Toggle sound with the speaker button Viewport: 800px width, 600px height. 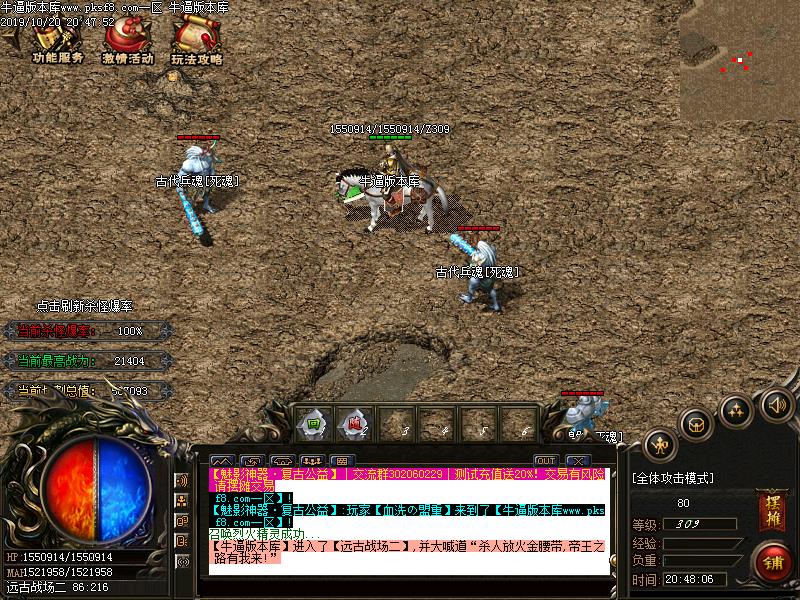coord(776,405)
